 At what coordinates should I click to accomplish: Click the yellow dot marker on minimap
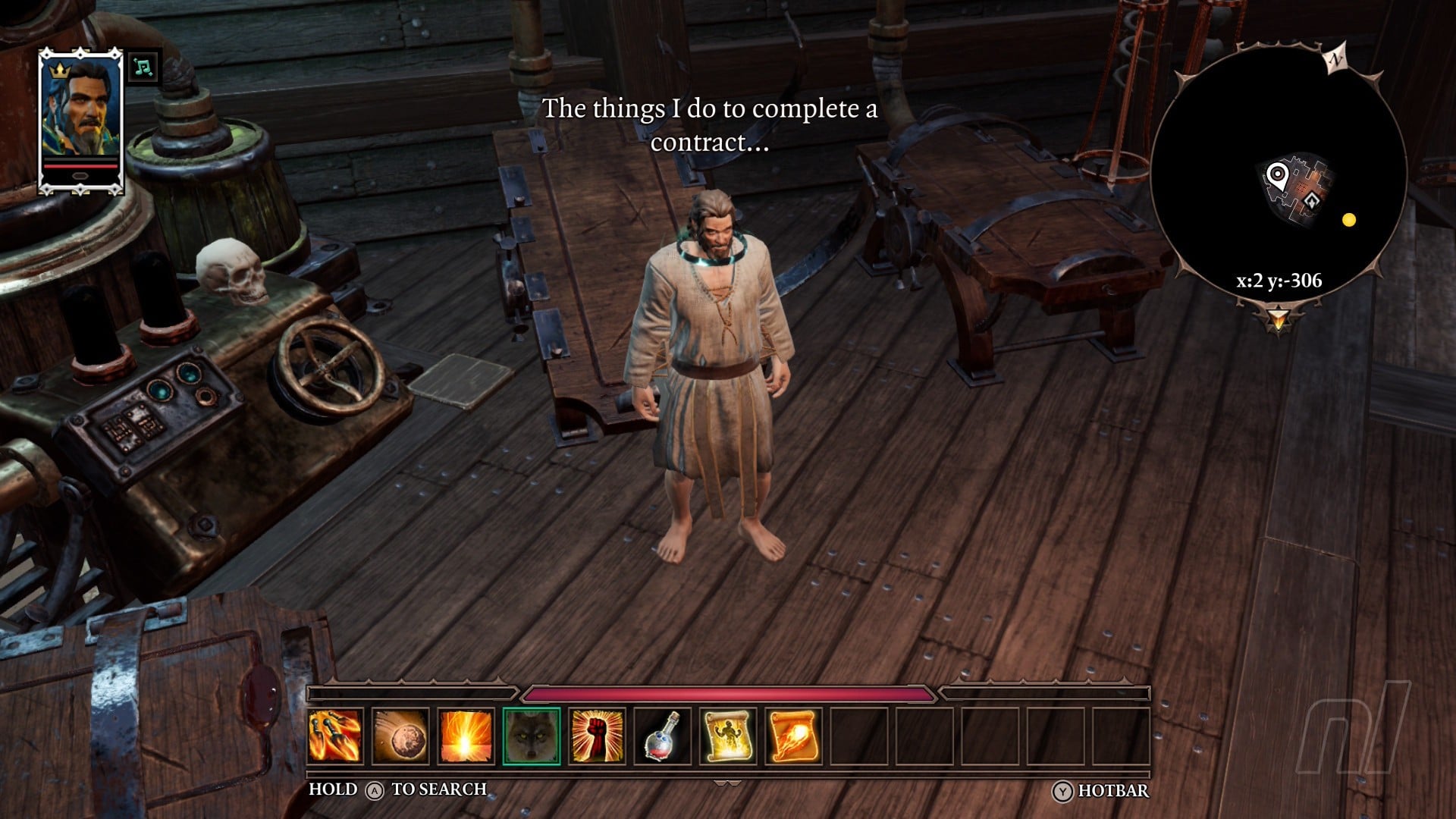1348,220
